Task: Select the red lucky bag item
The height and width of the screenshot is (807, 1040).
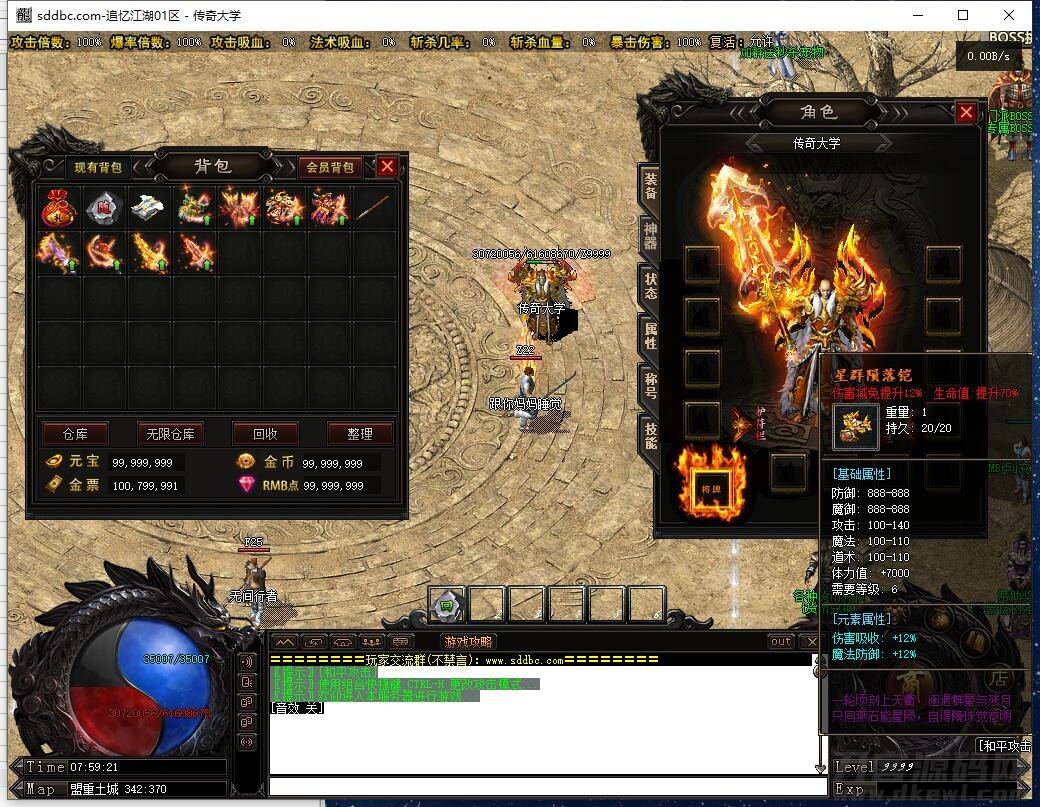Action: point(56,206)
